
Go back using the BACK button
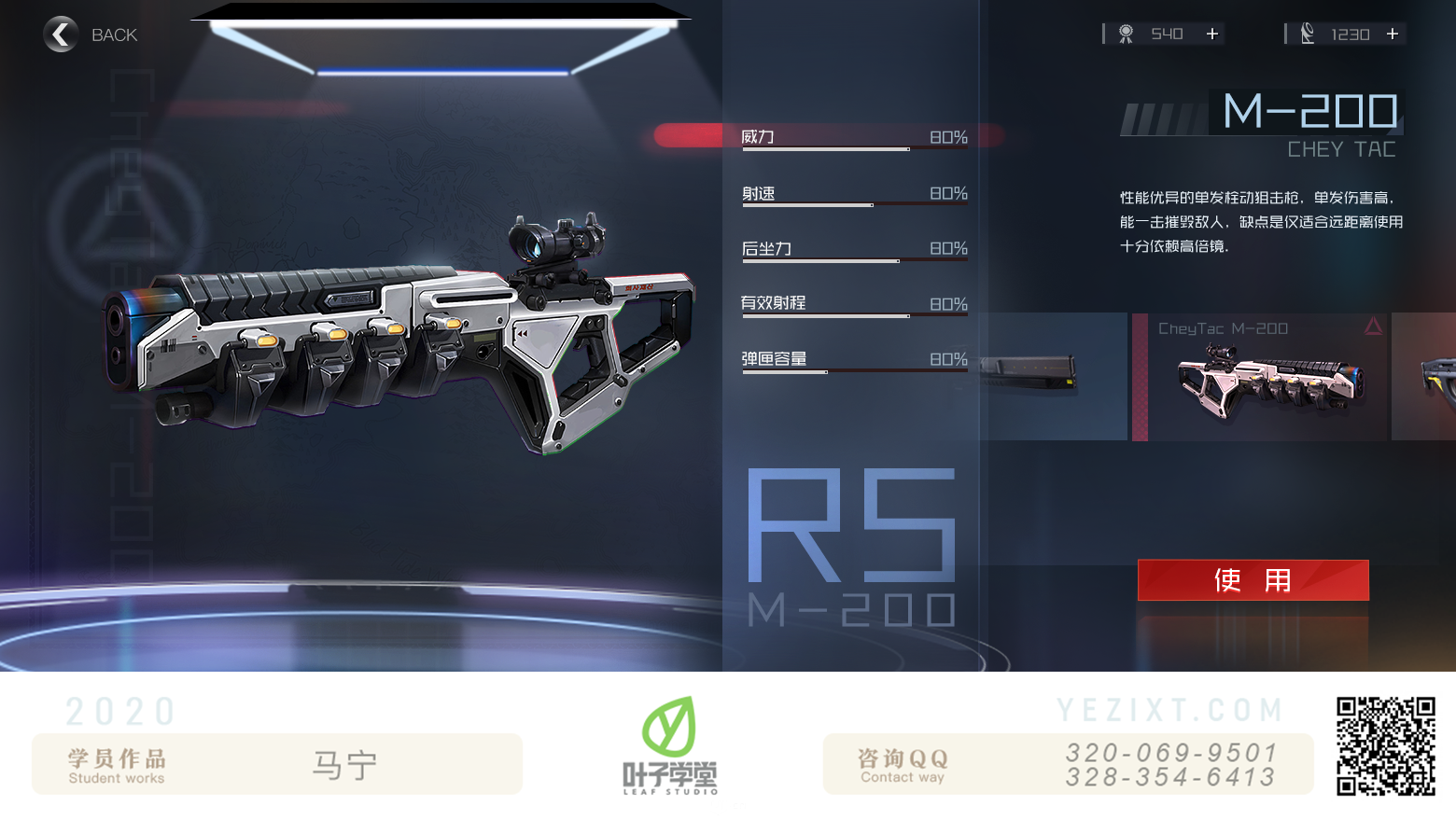tap(90, 35)
